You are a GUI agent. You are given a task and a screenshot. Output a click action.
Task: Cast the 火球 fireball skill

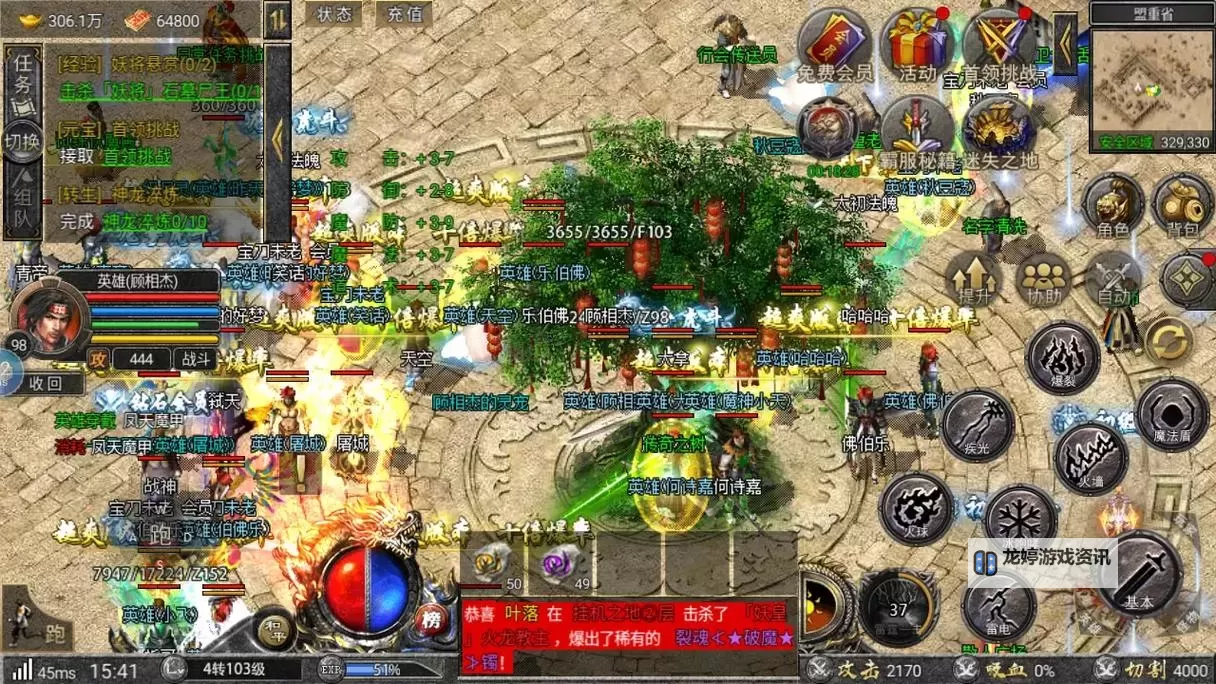[x=915, y=507]
